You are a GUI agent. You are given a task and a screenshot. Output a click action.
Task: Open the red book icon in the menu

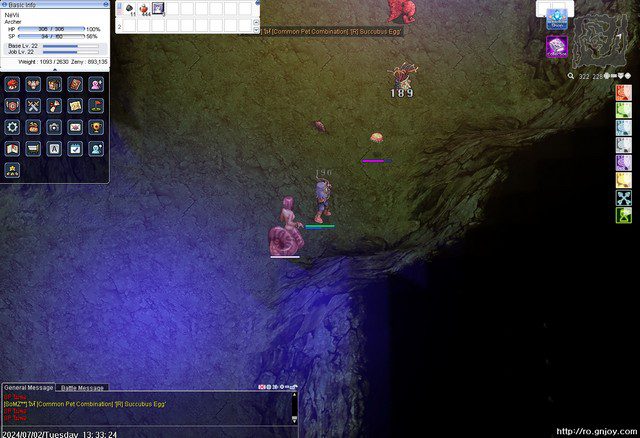coord(75,84)
